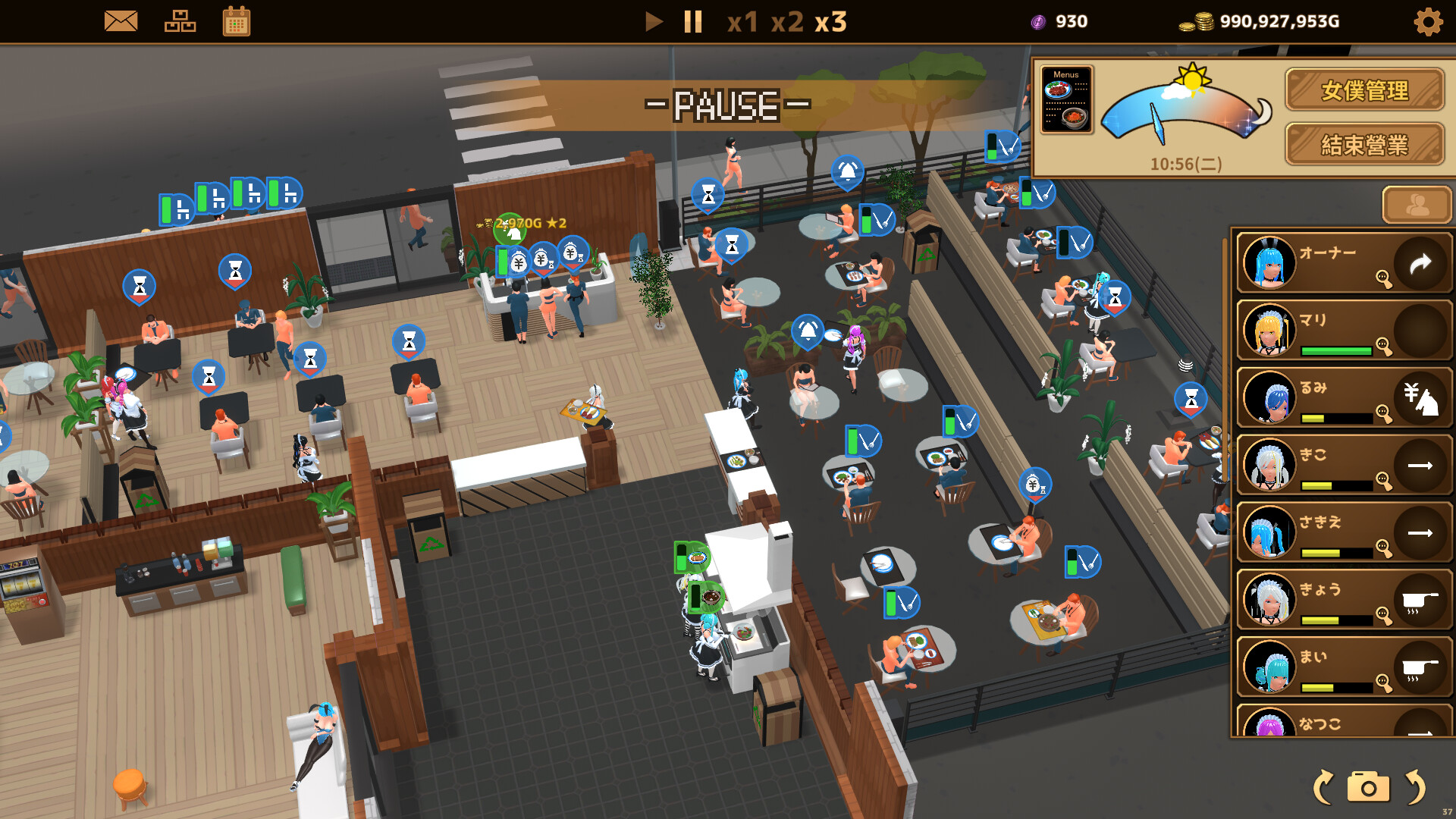
Task: Open the organization chart icon
Action: coord(180,21)
